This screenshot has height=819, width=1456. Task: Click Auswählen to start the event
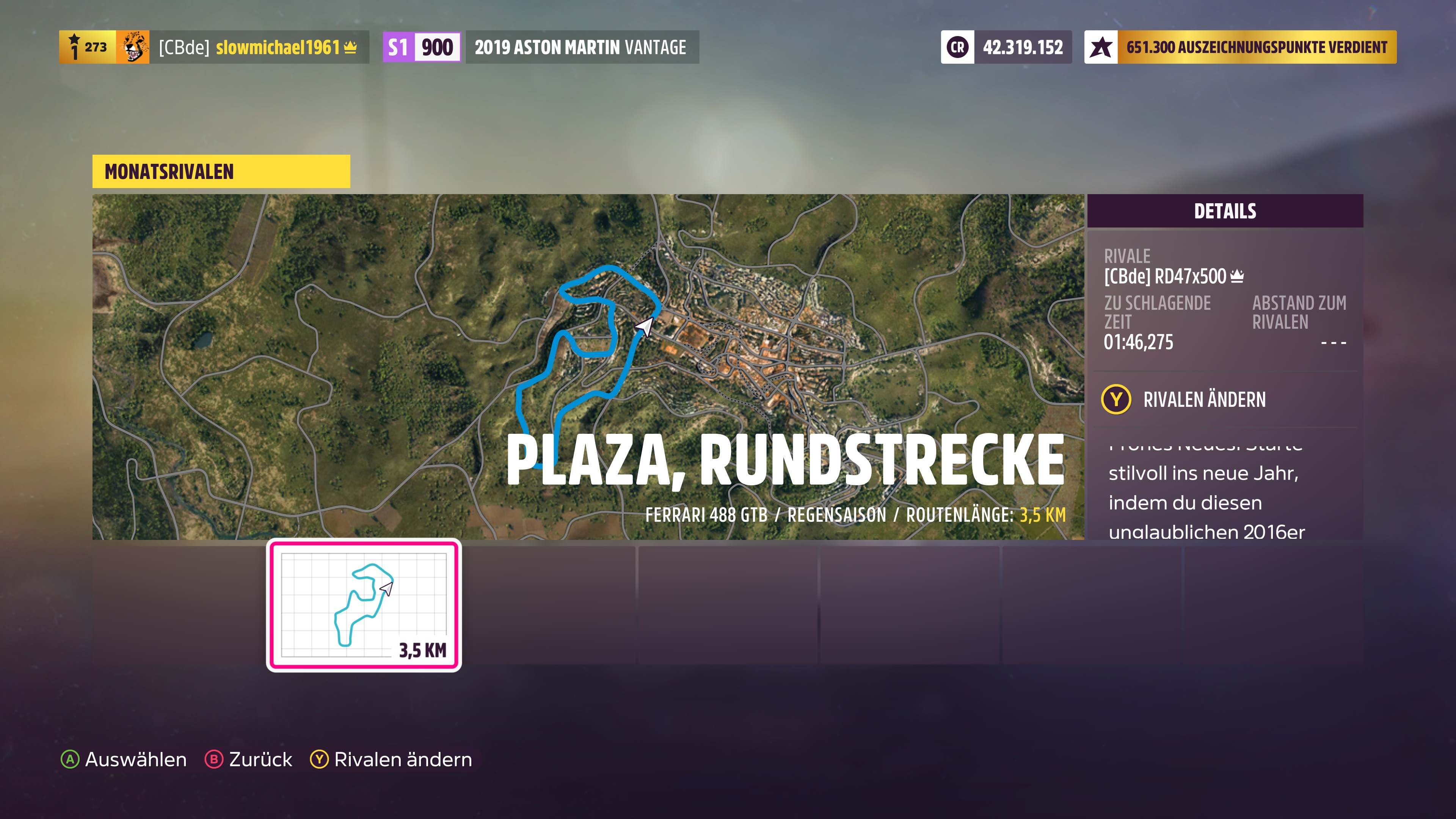pos(135,759)
